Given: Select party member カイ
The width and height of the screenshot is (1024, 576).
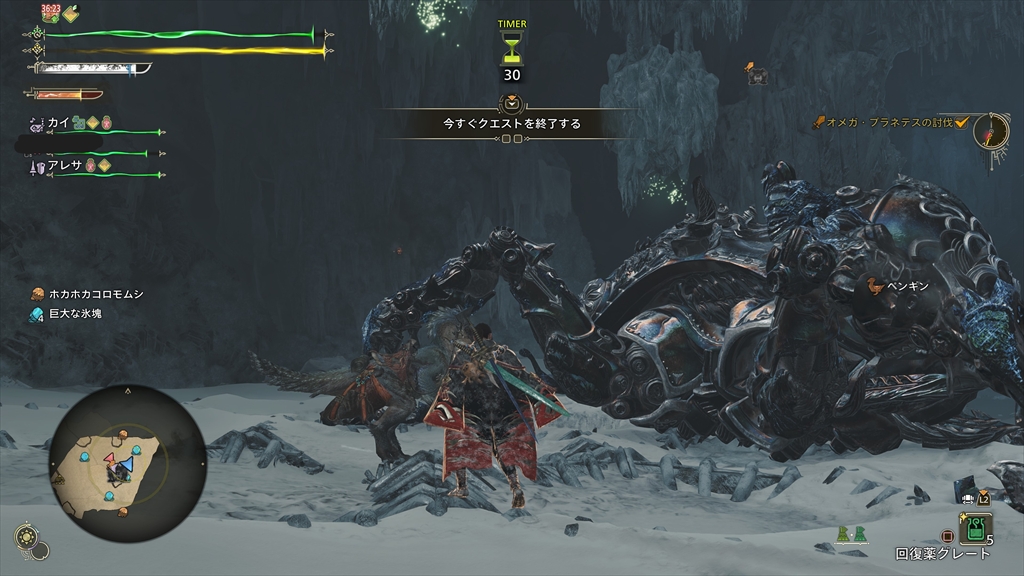Looking at the screenshot, I should [x=60, y=123].
